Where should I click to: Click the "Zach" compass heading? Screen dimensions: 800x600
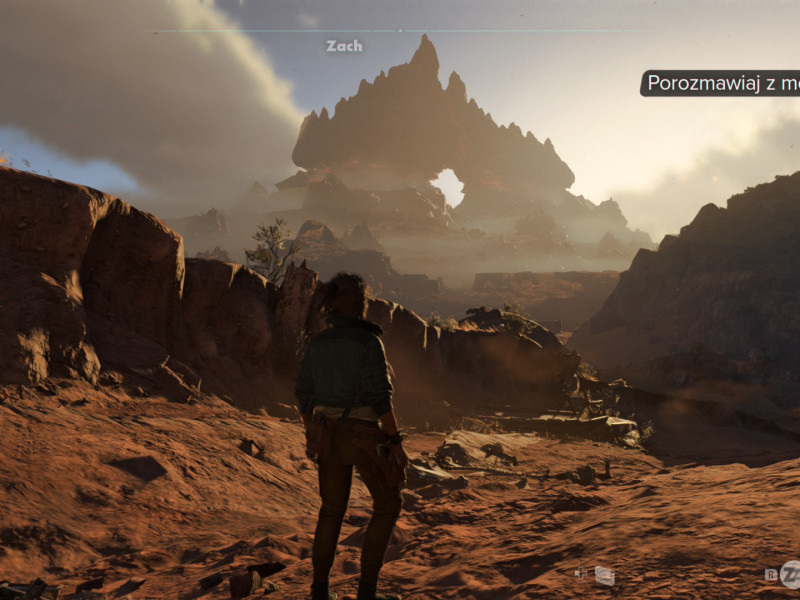[344, 46]
